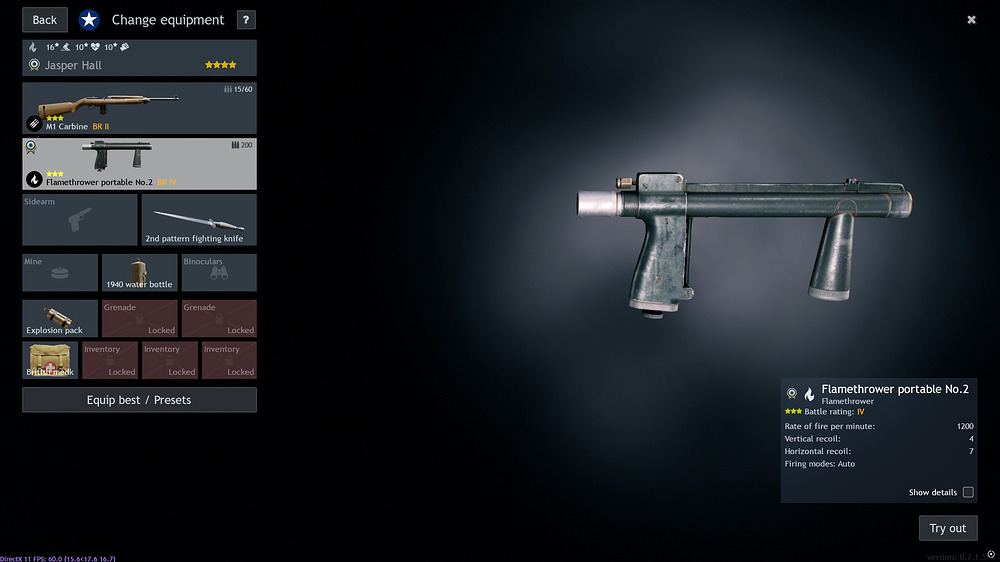Viewport: 1000px width, 562px height.
Task: Select the British medkit inventory slot
Action: point(50,360)
